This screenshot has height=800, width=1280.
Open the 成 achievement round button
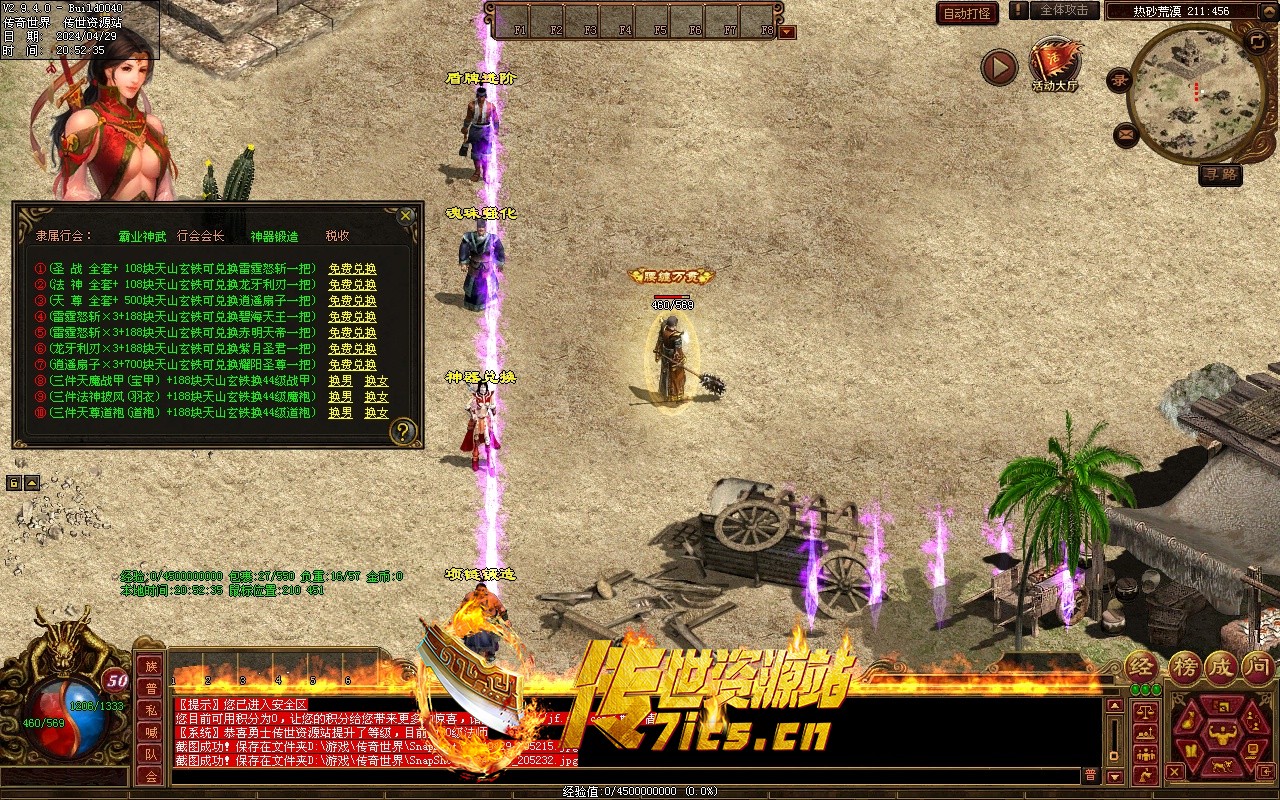[1221, 667]
